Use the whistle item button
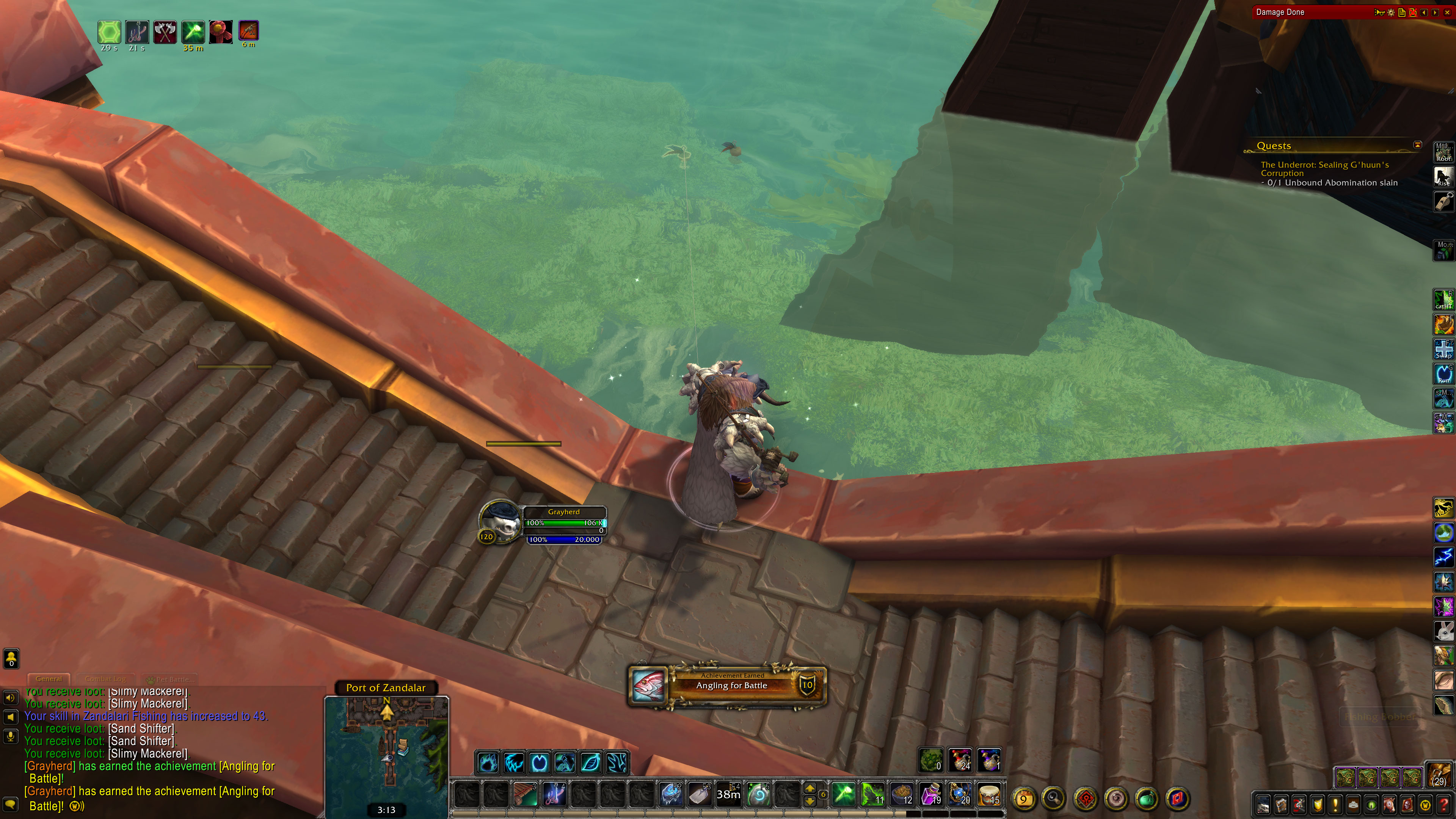Screen dimensions: 1456x819 (x=1443, y=201)
